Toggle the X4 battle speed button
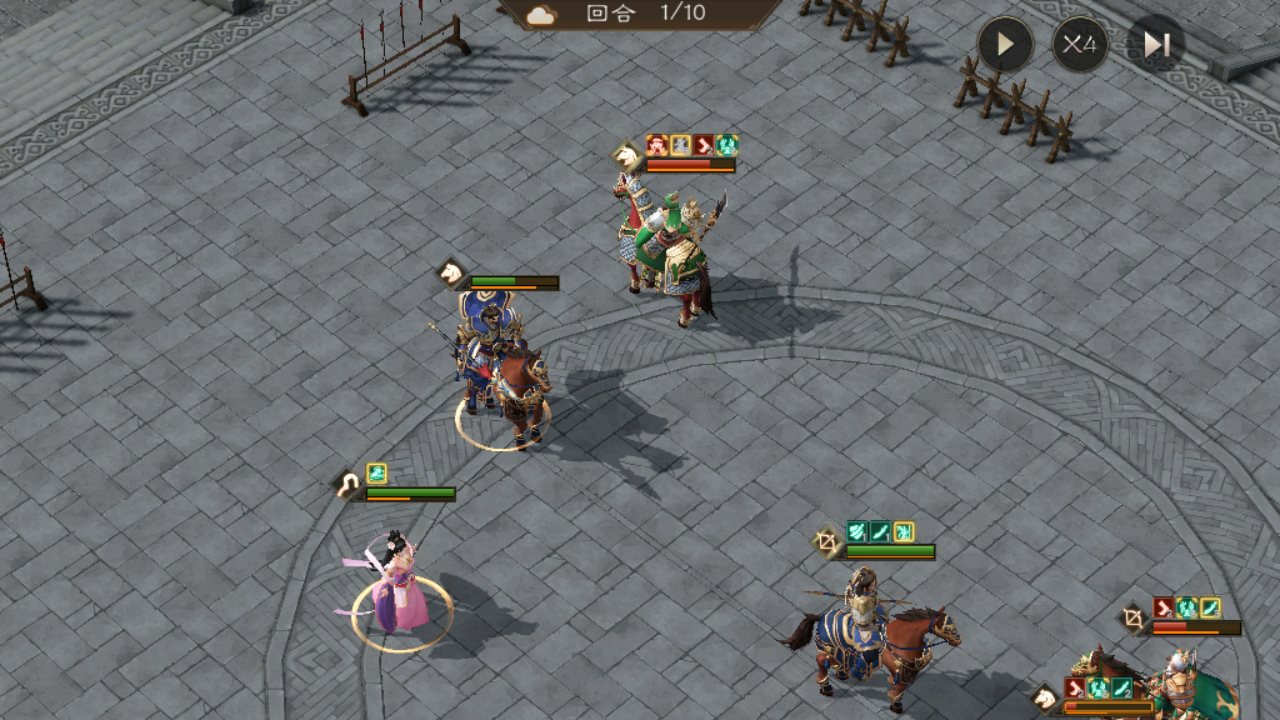 click(x=1080, y=45)
